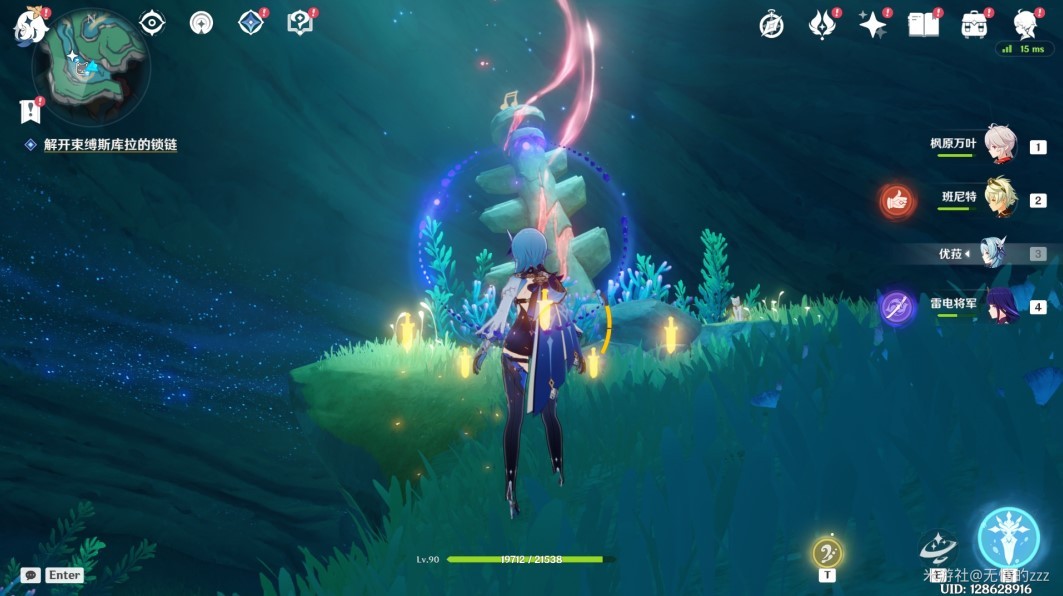Switch to party member 枫原万叶
The image size is (1063, 596).
point(1001,146)
